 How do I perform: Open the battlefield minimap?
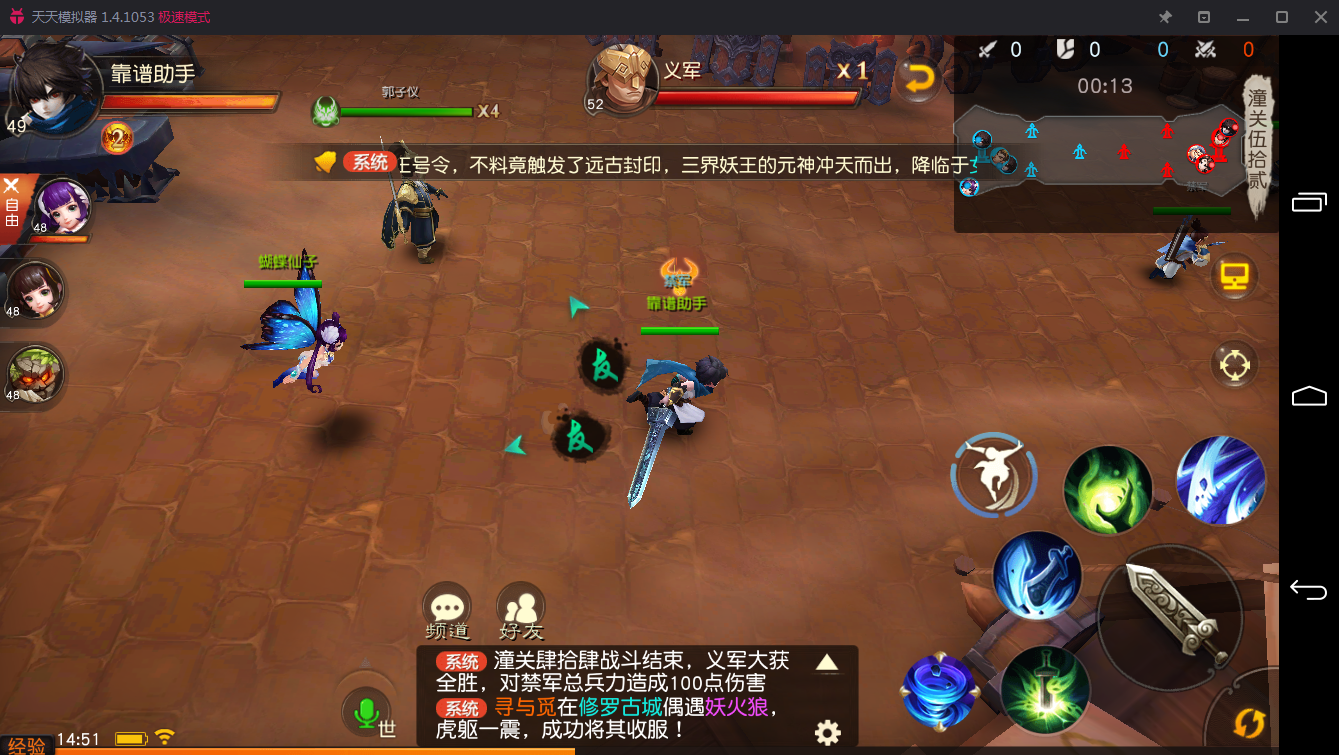tap(1100, 150)
